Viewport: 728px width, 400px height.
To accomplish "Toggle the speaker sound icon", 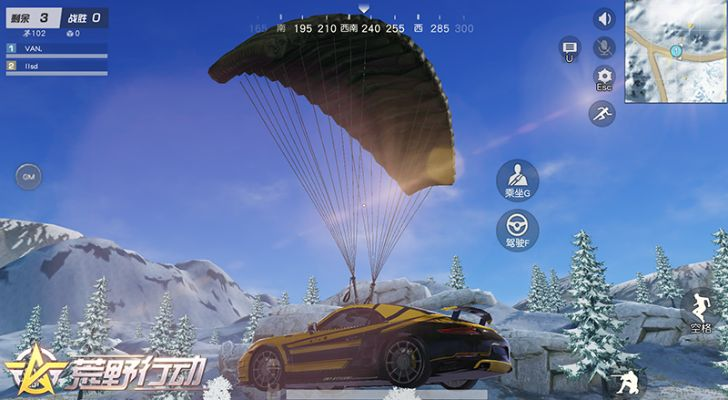I will (x=604, y=19).
